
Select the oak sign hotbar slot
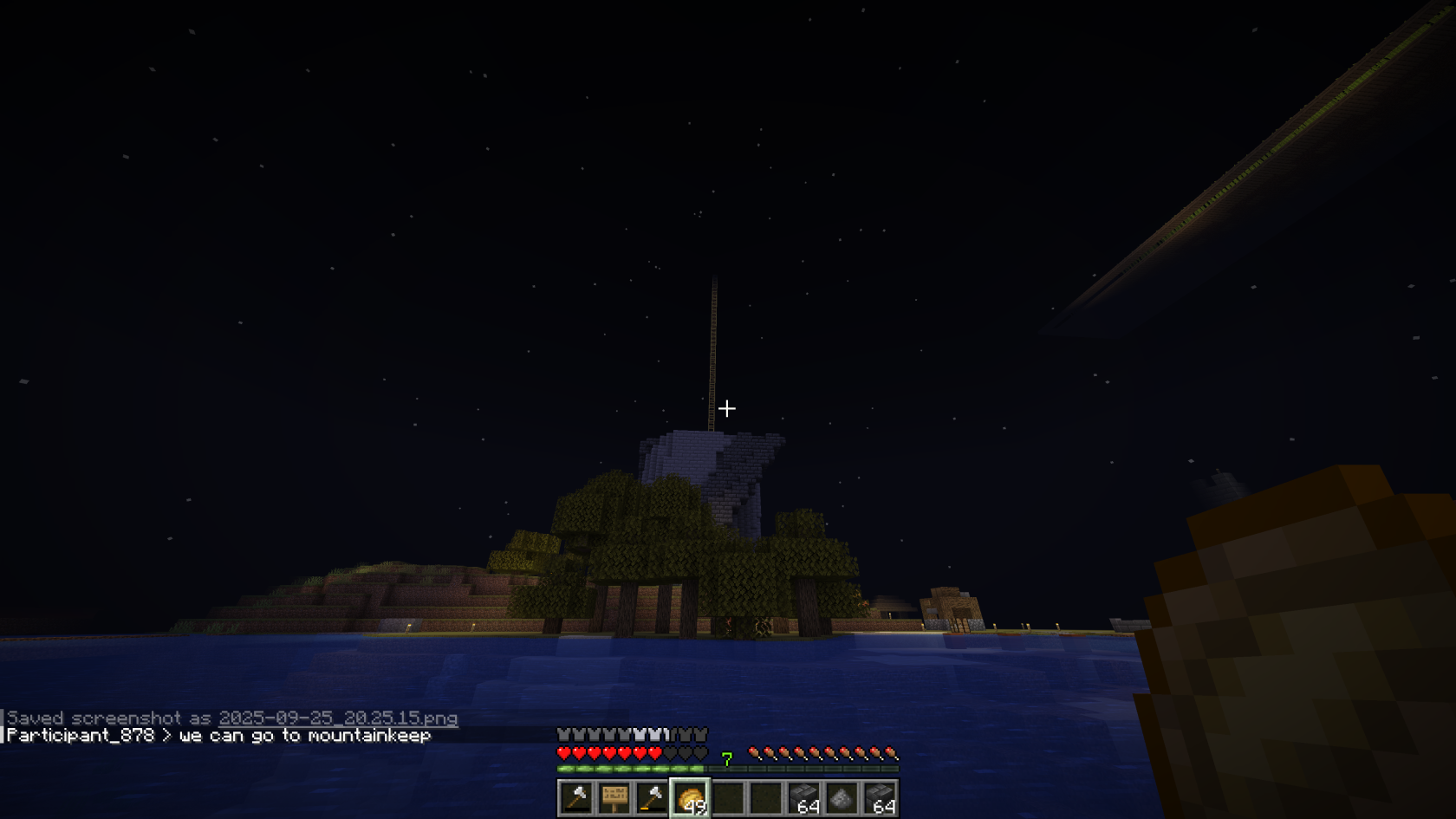click(614, 798)
